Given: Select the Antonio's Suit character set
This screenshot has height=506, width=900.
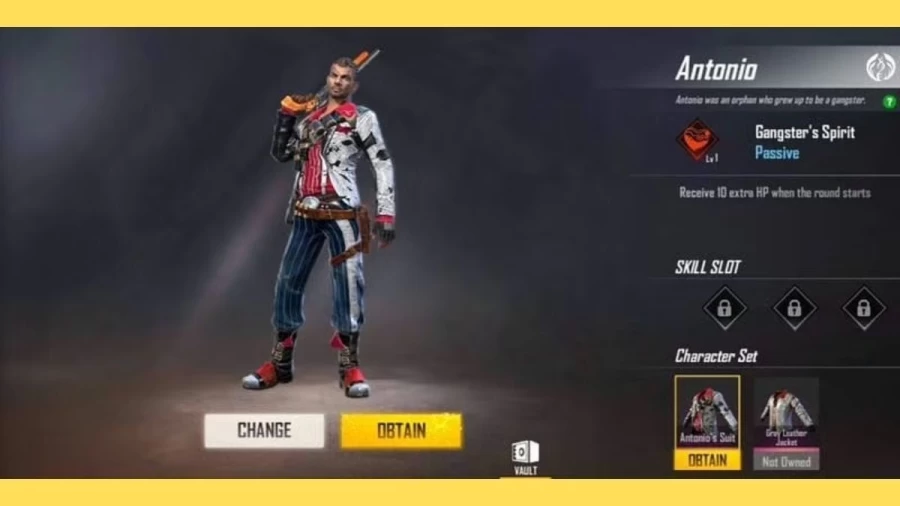Looking at the screenshot, I should pos(707,411).
